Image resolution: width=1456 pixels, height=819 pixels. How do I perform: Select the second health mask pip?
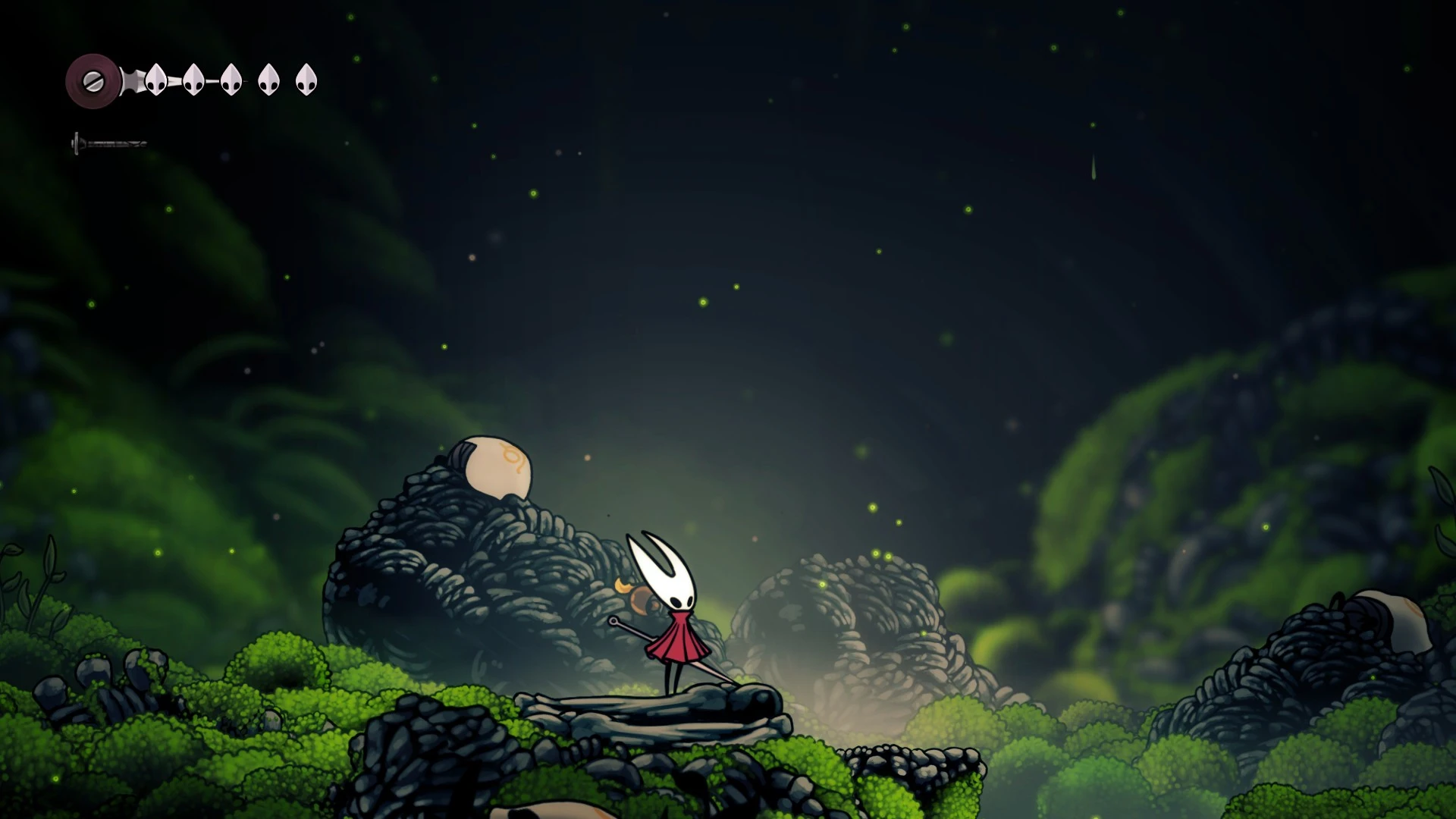[x=194, y=79]
